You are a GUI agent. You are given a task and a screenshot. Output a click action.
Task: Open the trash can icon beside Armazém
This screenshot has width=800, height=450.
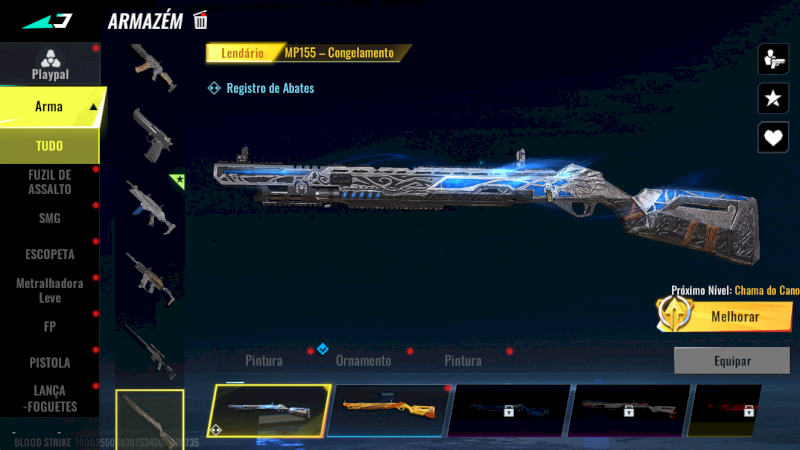[x=201, y=20]
